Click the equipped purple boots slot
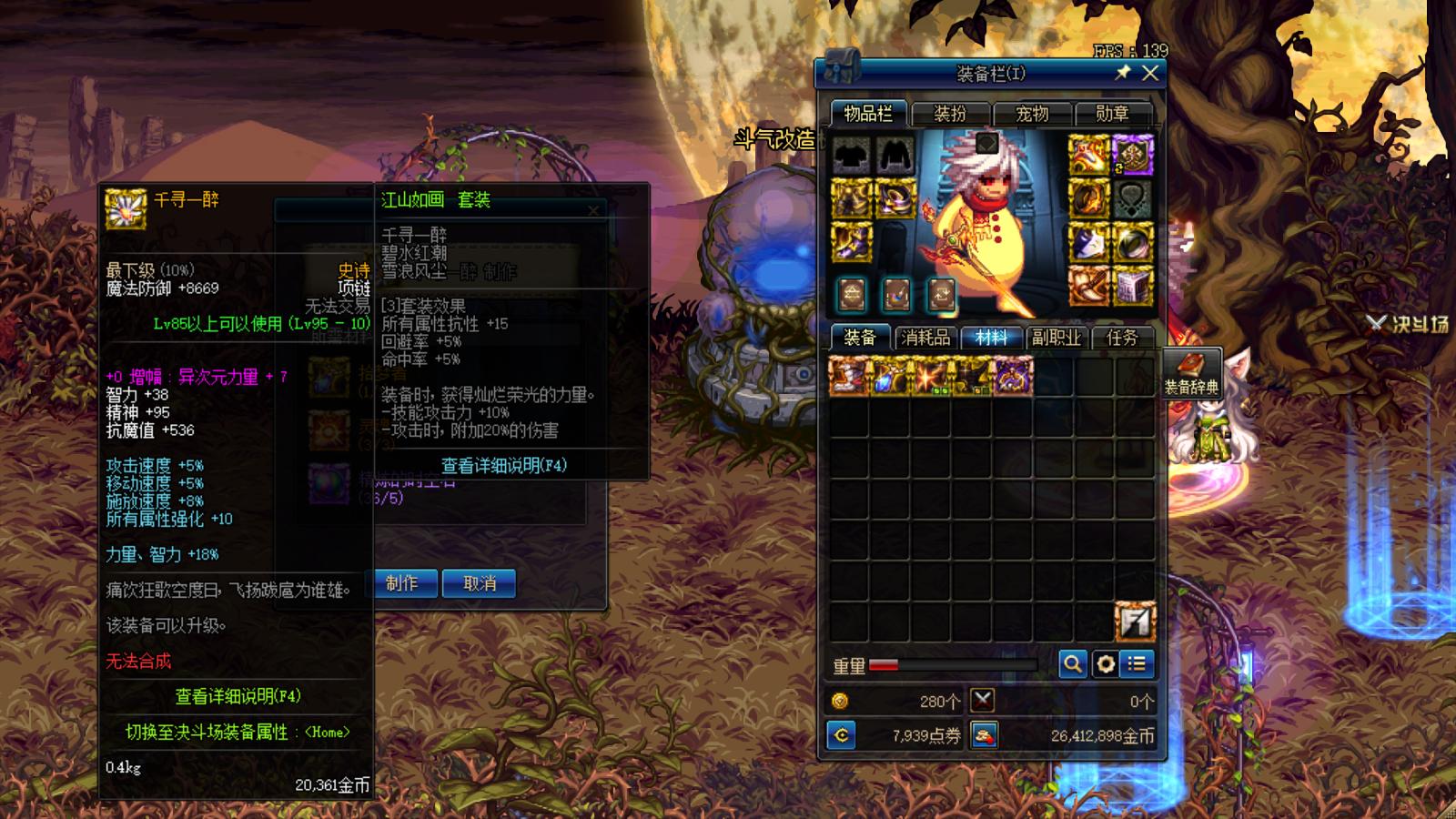 pos(852,243)
